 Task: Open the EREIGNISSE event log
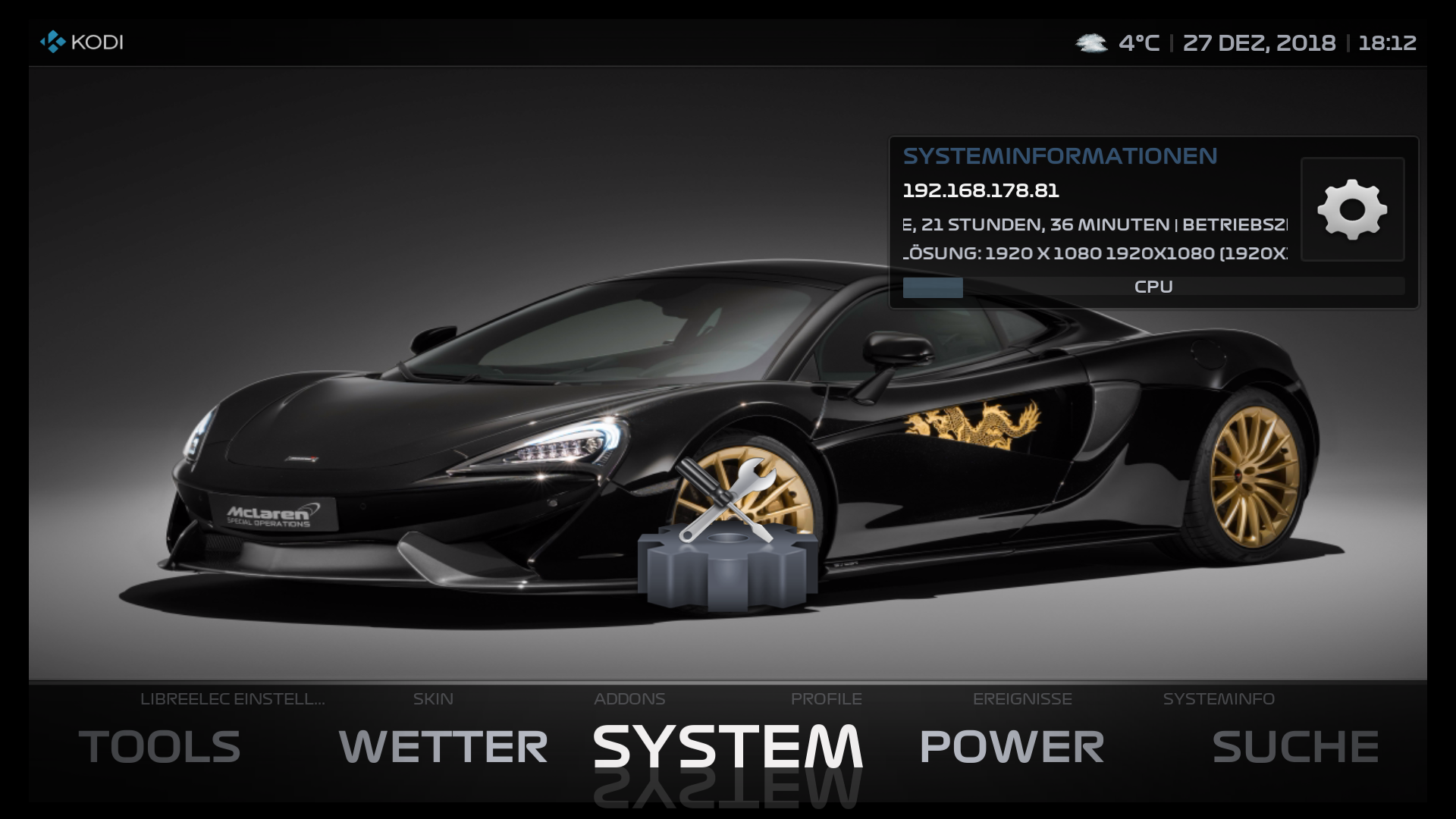[1023, 699]
